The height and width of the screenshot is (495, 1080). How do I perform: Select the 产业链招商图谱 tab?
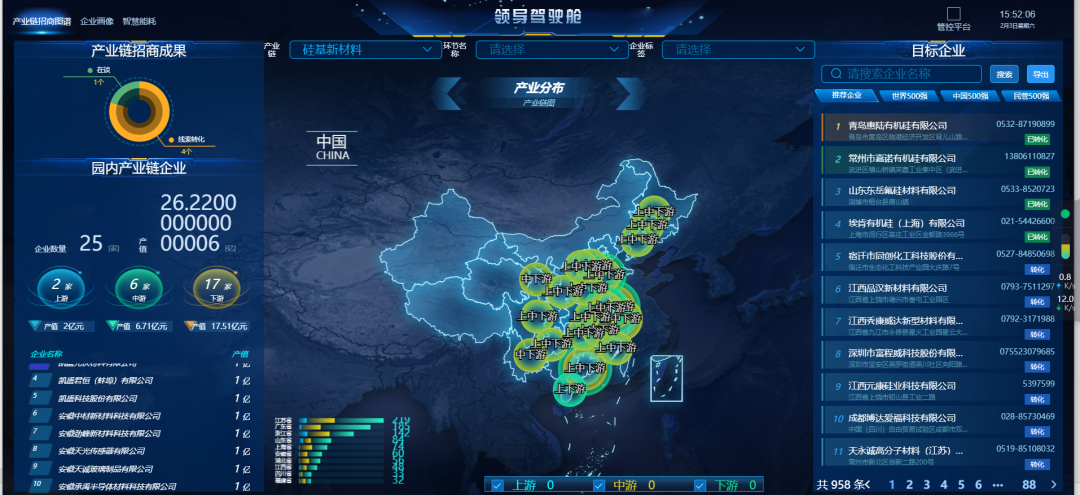click(41, 21)
